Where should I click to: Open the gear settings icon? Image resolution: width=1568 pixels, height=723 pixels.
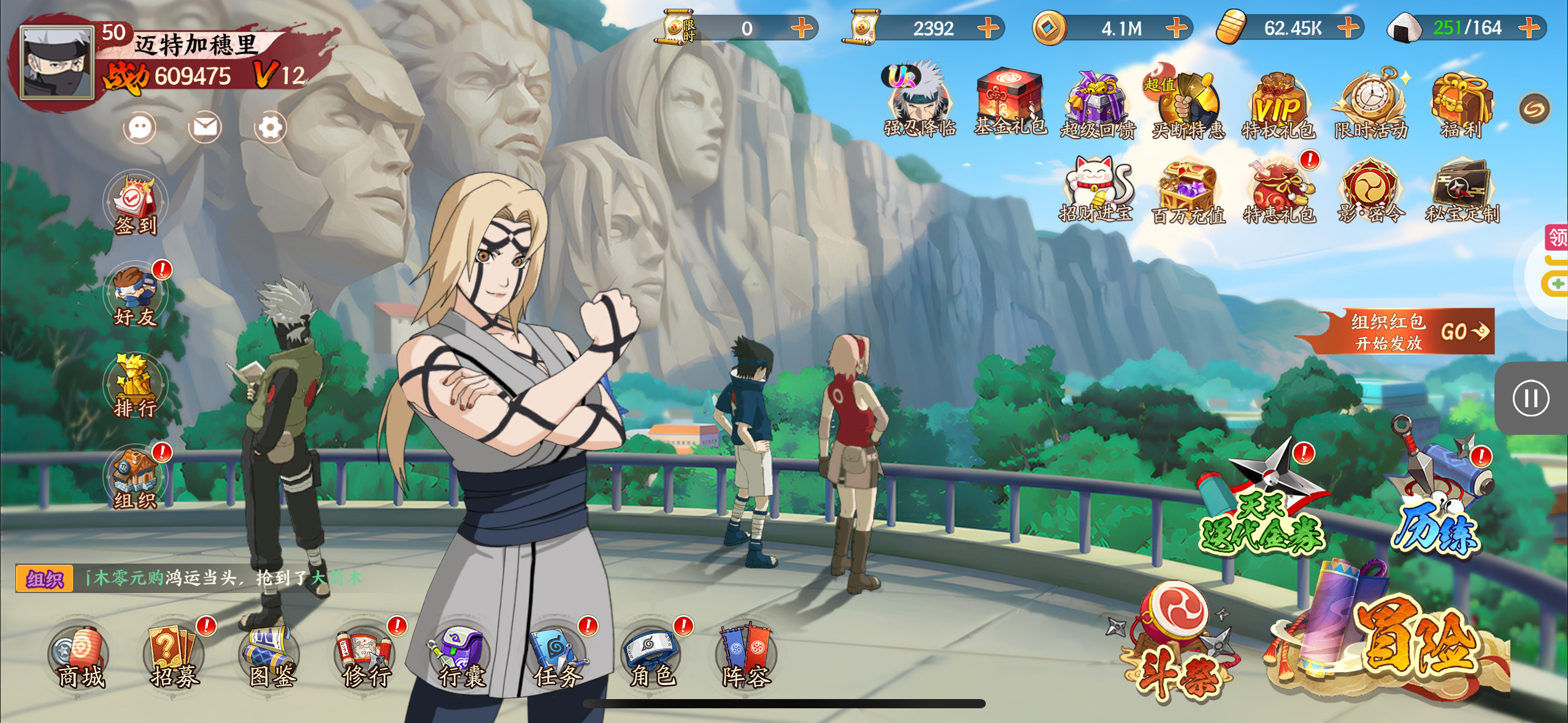270,128
